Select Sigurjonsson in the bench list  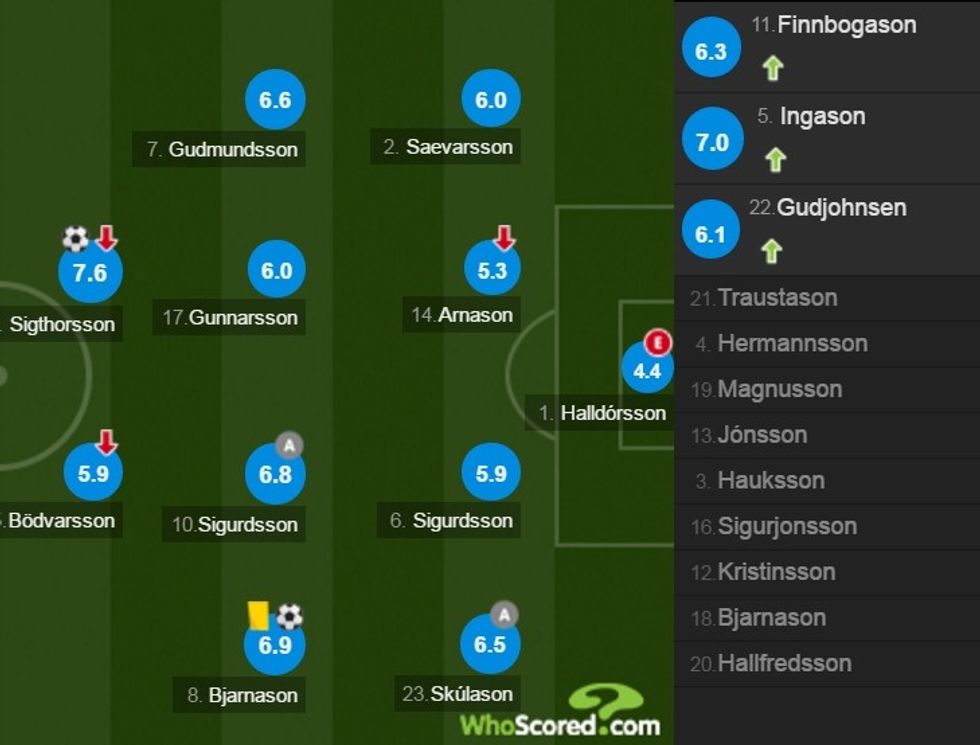pos(787,526)
